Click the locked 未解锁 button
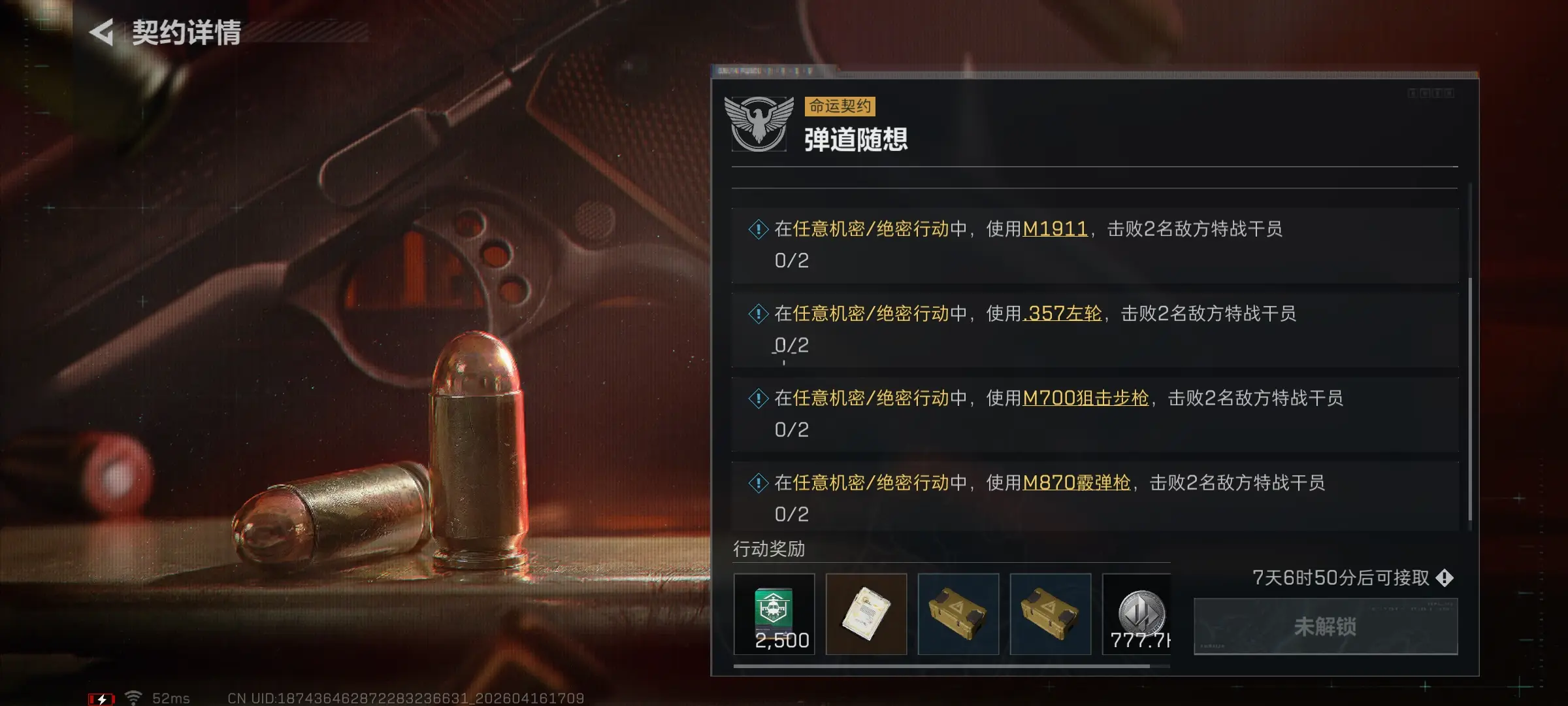Screen dimensions: 1568x706 1325,626
